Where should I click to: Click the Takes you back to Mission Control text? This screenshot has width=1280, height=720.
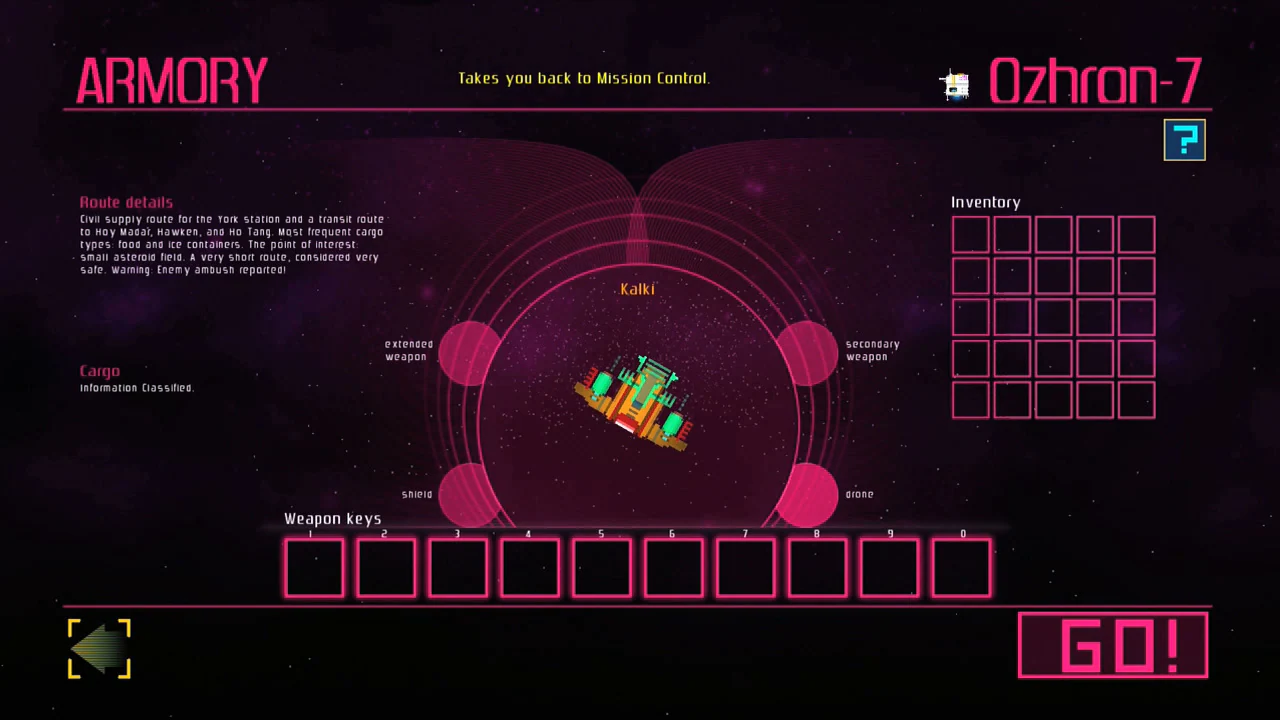[584, 78]
